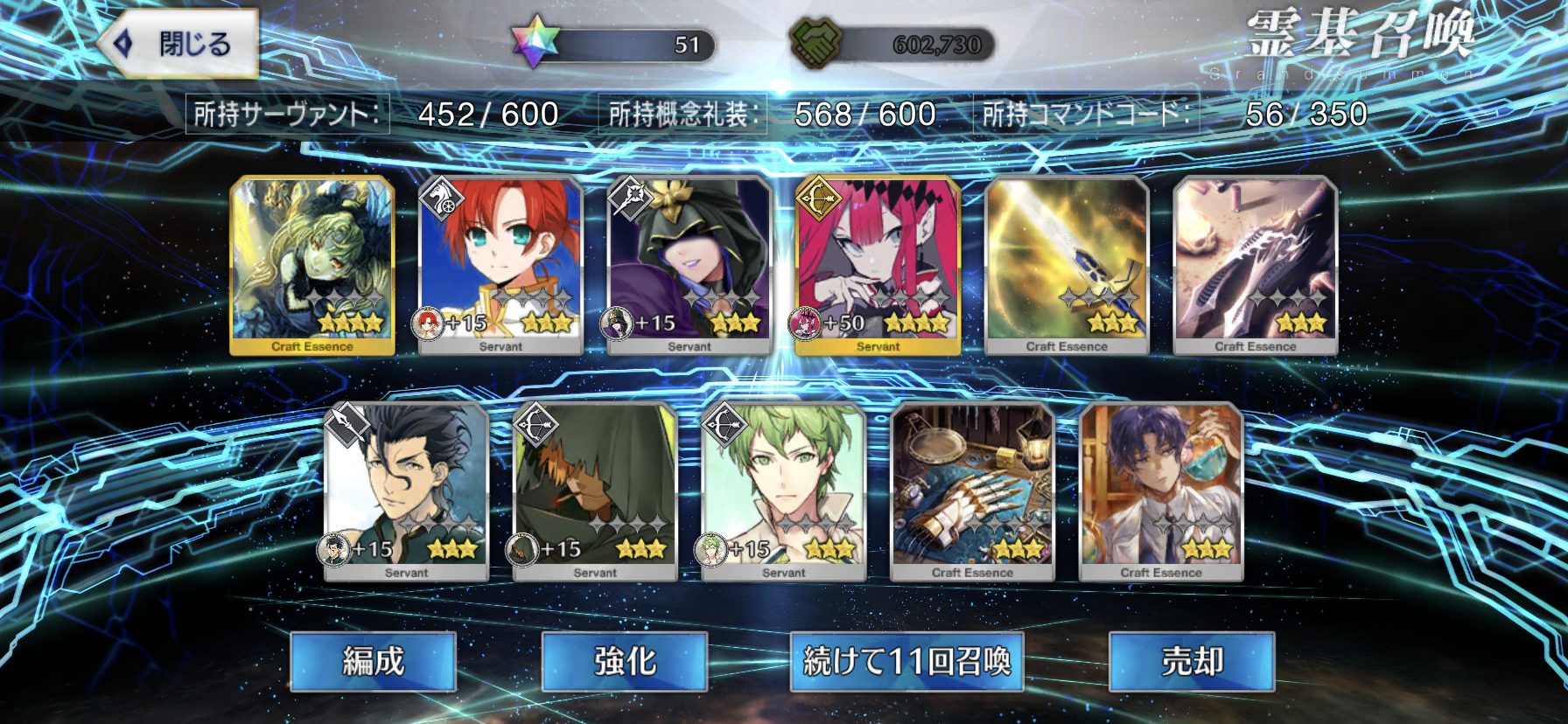Select the gold pink-haired Archer servant card
1568x724 pixels.
[878, 265]
